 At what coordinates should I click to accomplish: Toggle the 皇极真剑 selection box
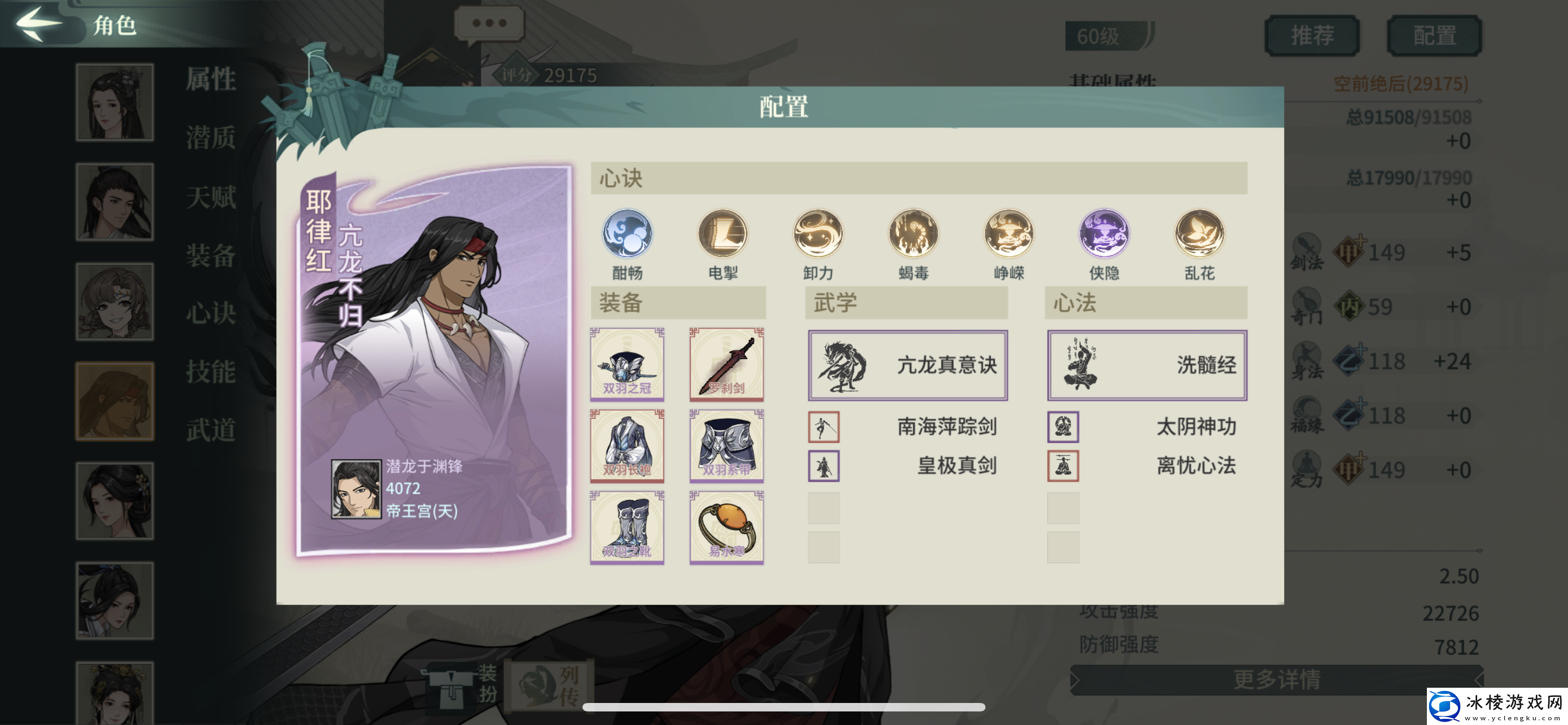[x=824, y=466]
